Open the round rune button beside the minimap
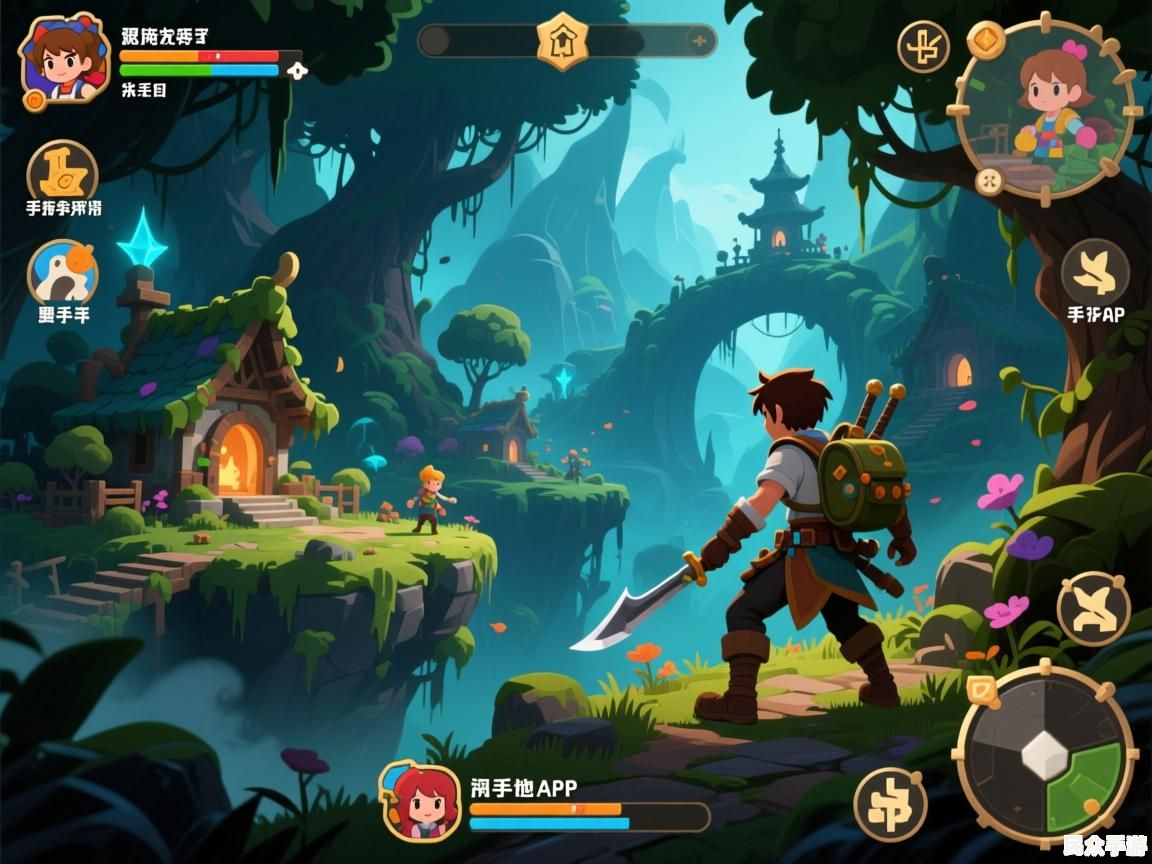This screenshot has height=864, width=1152. coord(922,46)
